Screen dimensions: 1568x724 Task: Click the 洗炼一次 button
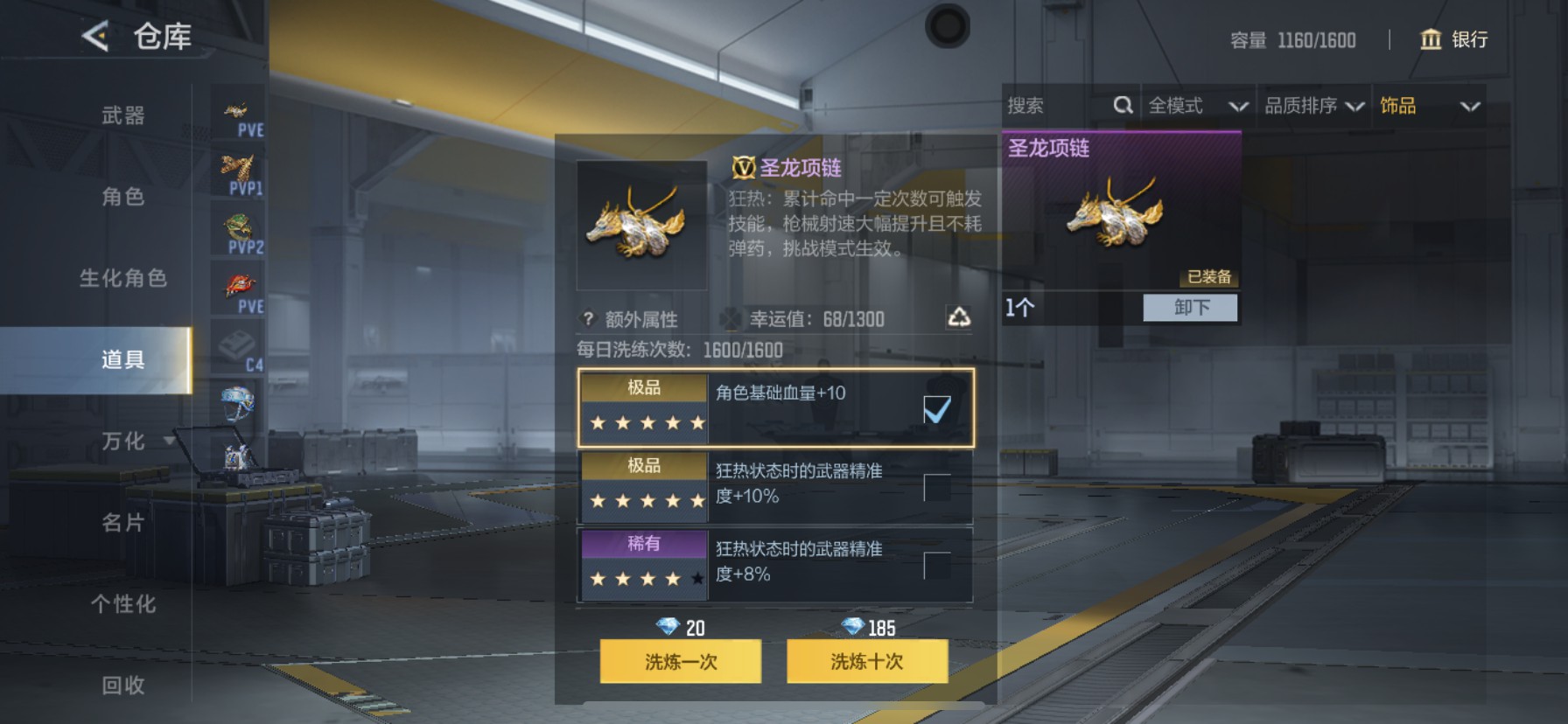point(680,662)
